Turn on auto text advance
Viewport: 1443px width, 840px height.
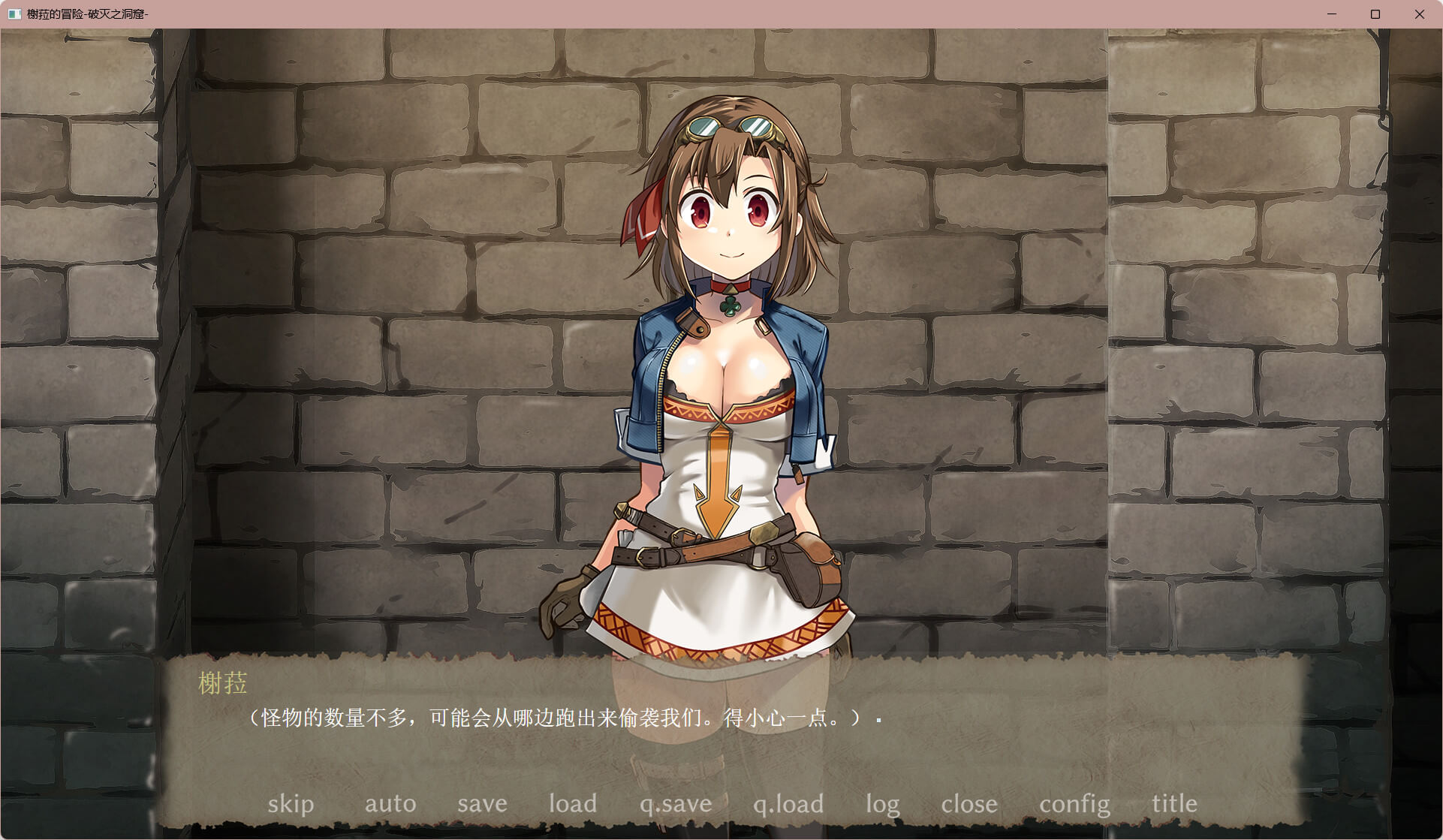pyautogui.click(x=390, y=804)
